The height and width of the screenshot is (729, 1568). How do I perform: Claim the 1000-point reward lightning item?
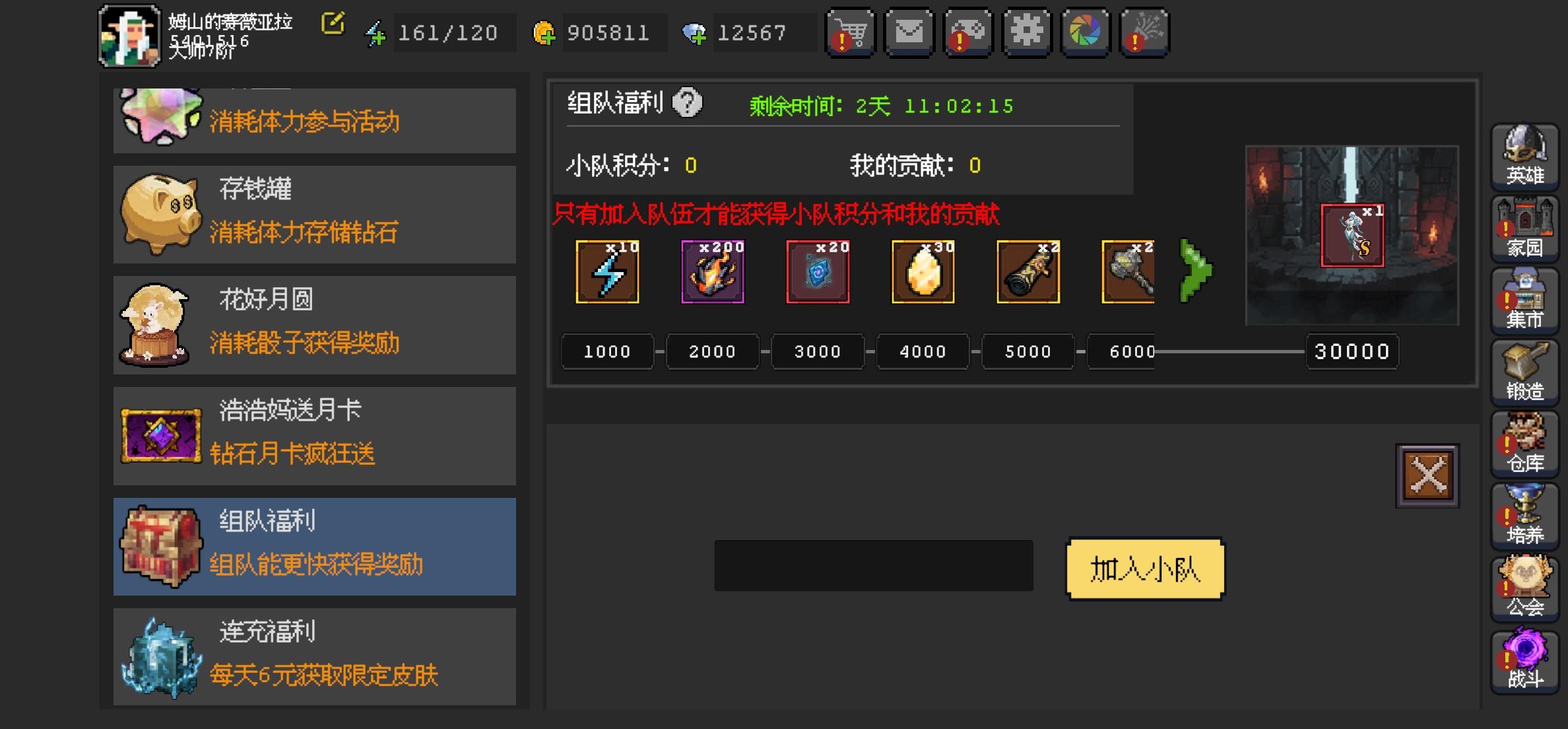[x=606, y=271]
